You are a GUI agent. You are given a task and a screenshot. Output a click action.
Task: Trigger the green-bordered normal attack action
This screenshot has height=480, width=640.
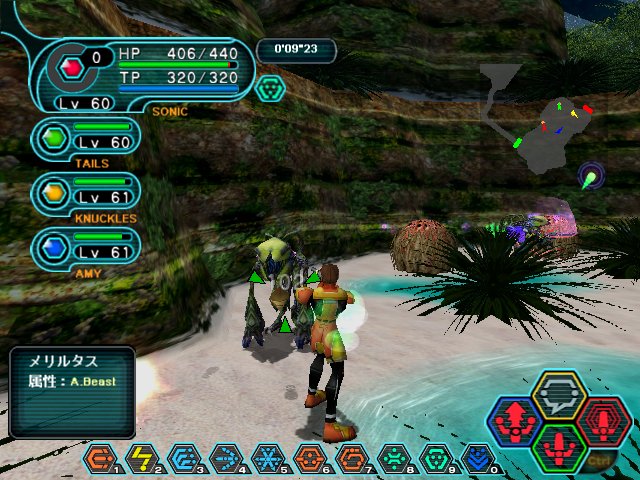click(559, 447)
